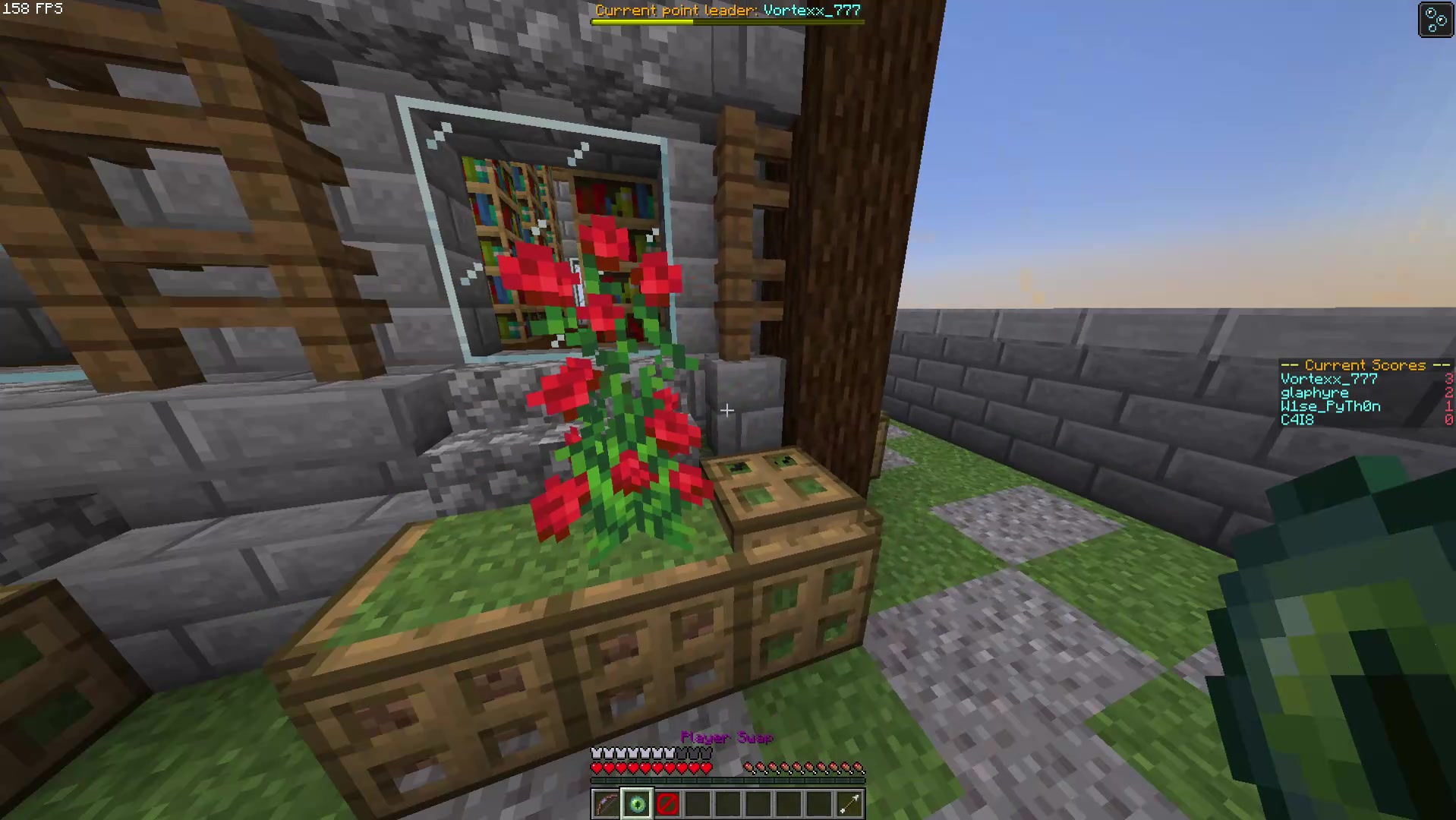Click the crosshair at screen center
Image resolution: width=1456 pixels, height=820 pixels.
[x=726, y=410]
